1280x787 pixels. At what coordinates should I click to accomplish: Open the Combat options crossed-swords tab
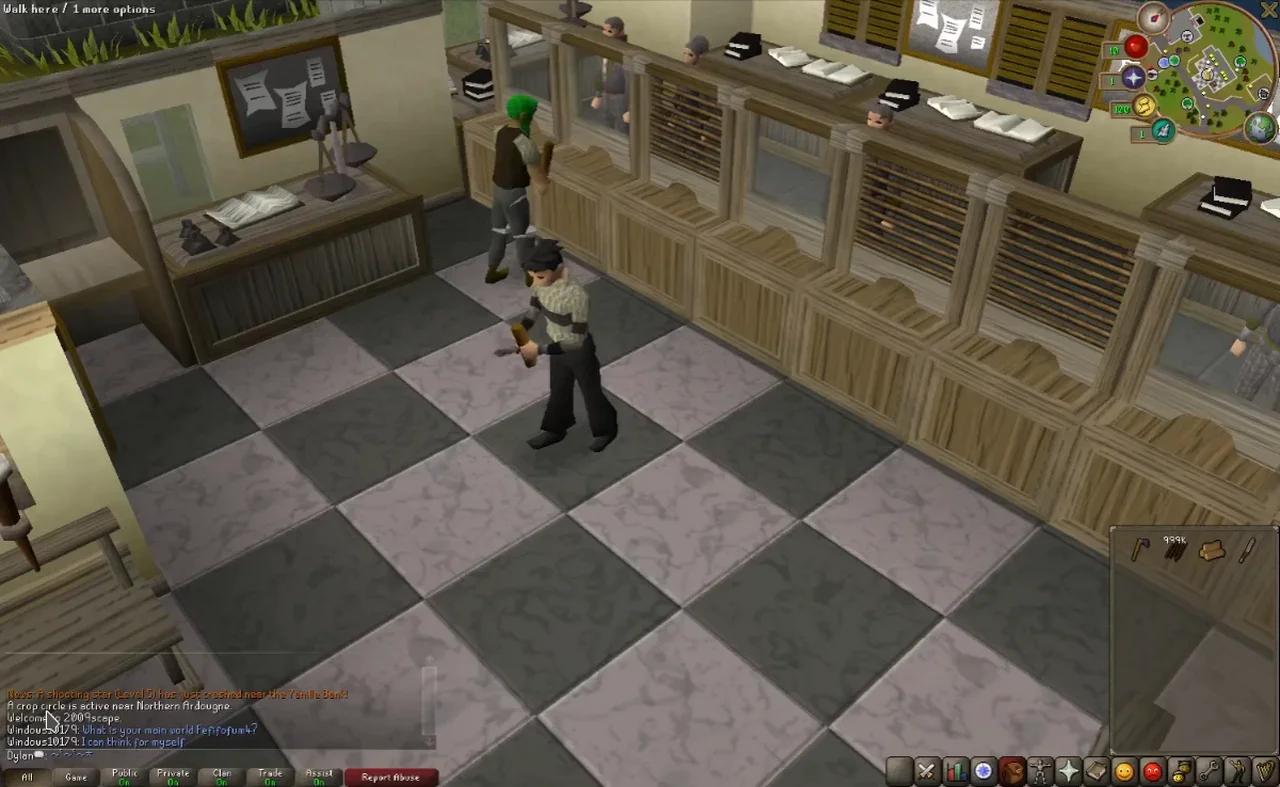click(927, 770)
